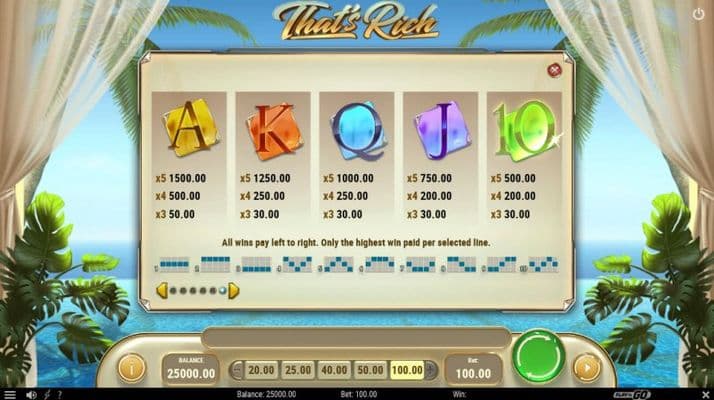Go to the next paytable page

234,291
